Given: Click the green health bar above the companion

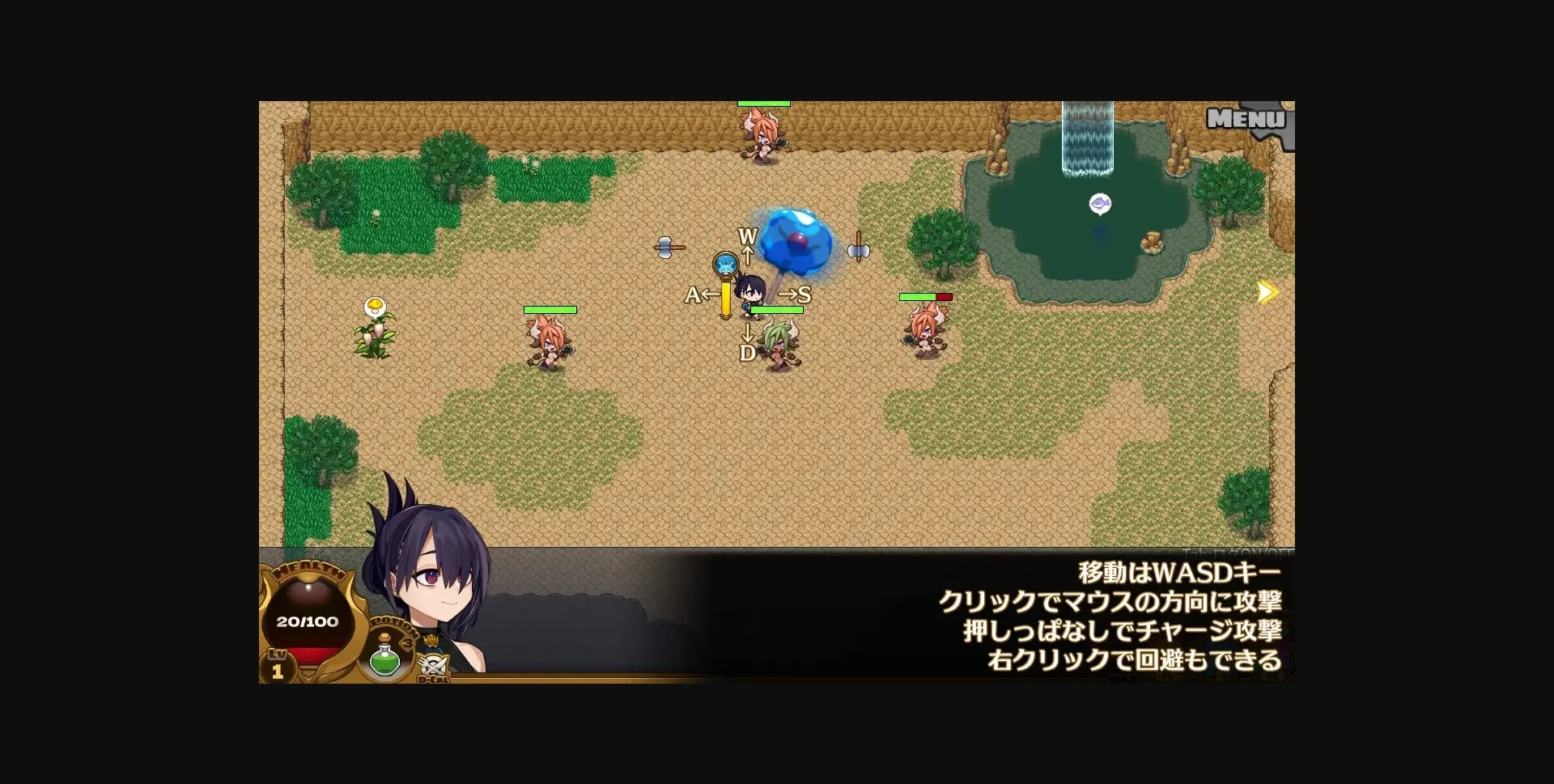Looking at the screenshot, I should 775,310.
